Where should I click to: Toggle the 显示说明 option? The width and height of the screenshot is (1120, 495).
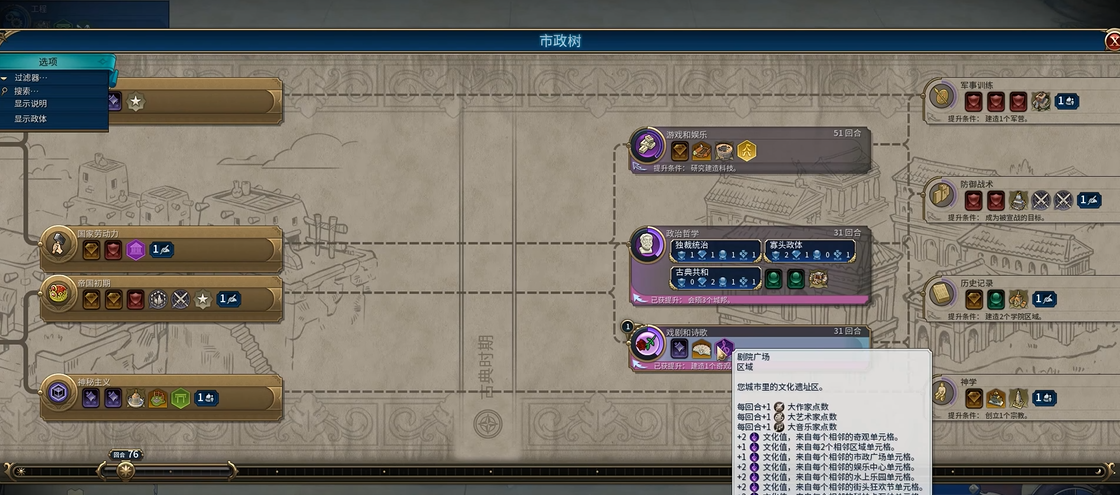click(x=30, y=104)
